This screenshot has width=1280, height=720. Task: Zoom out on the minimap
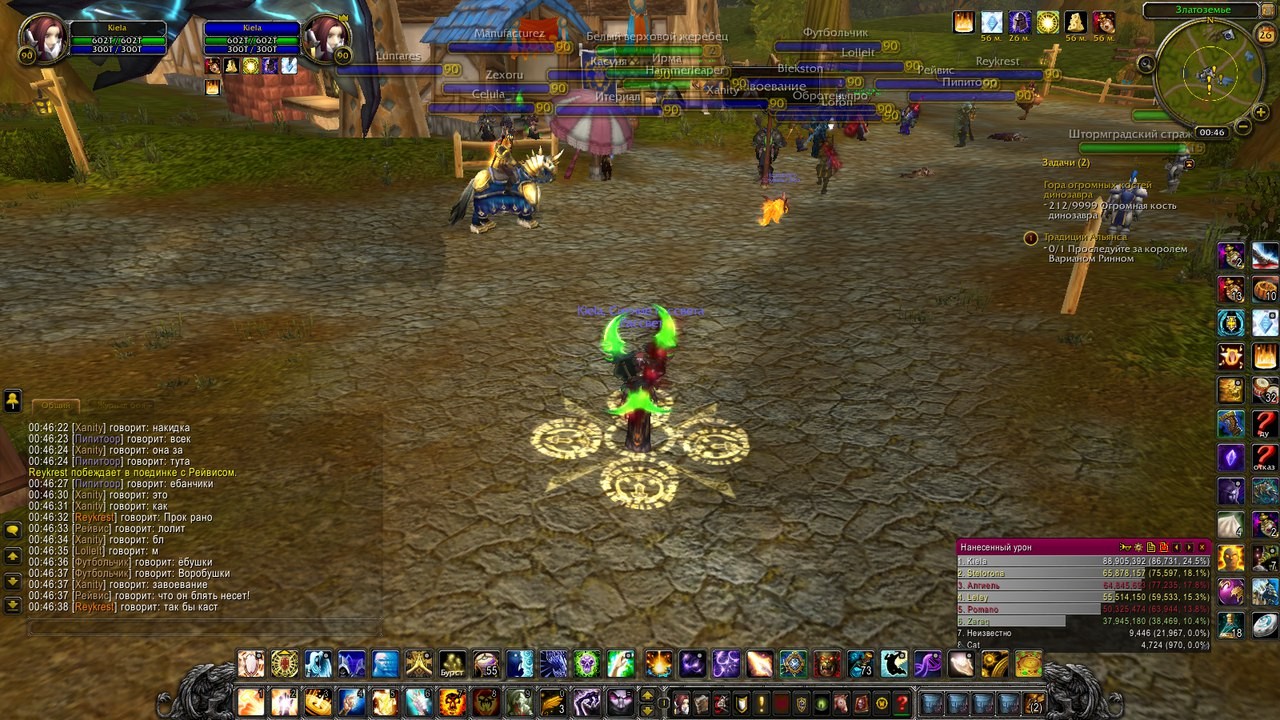[x=1242, y=127]
